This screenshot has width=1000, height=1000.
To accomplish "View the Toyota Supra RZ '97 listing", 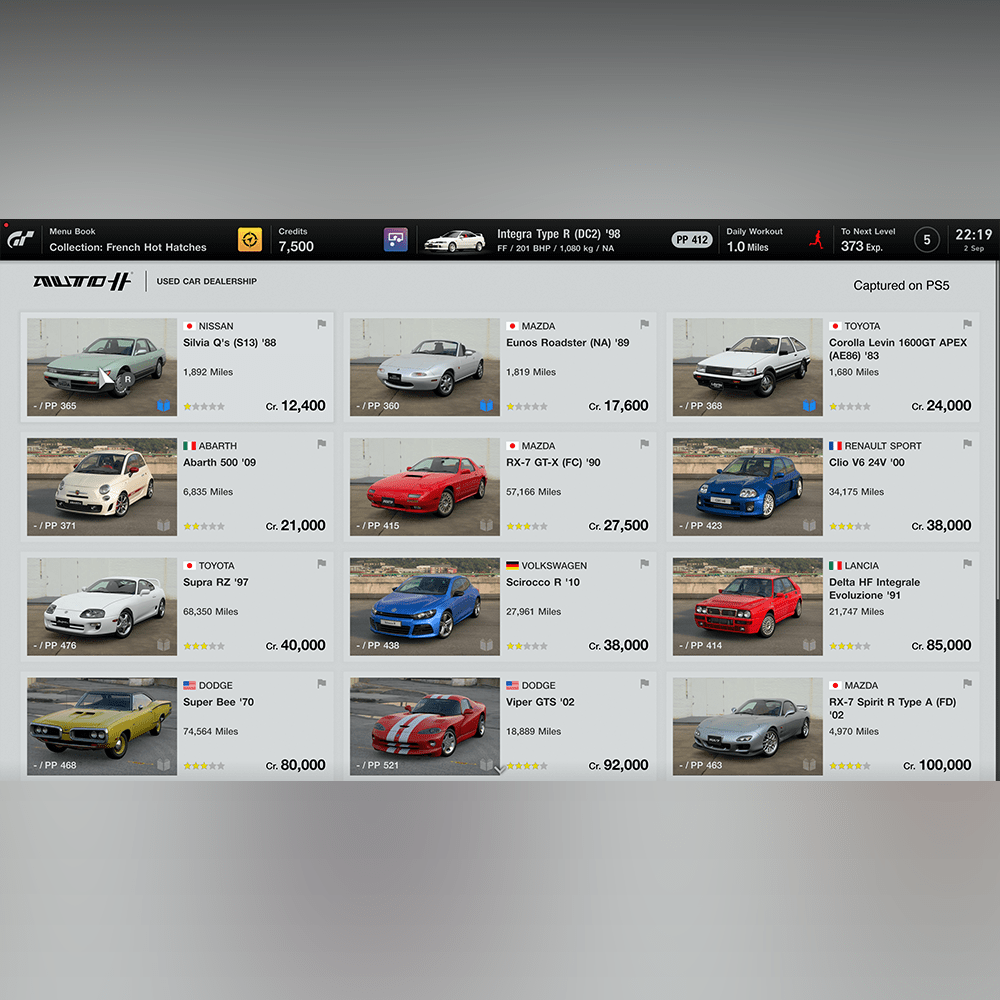I will coord(177,606).
